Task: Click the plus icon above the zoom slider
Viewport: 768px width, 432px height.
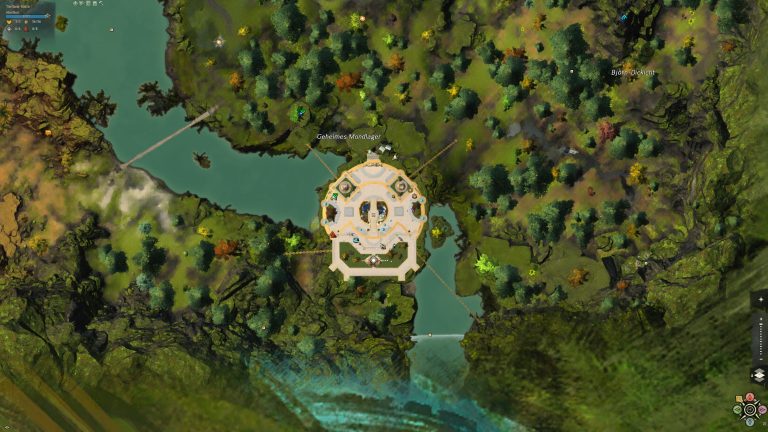Action: click(761, 299)
